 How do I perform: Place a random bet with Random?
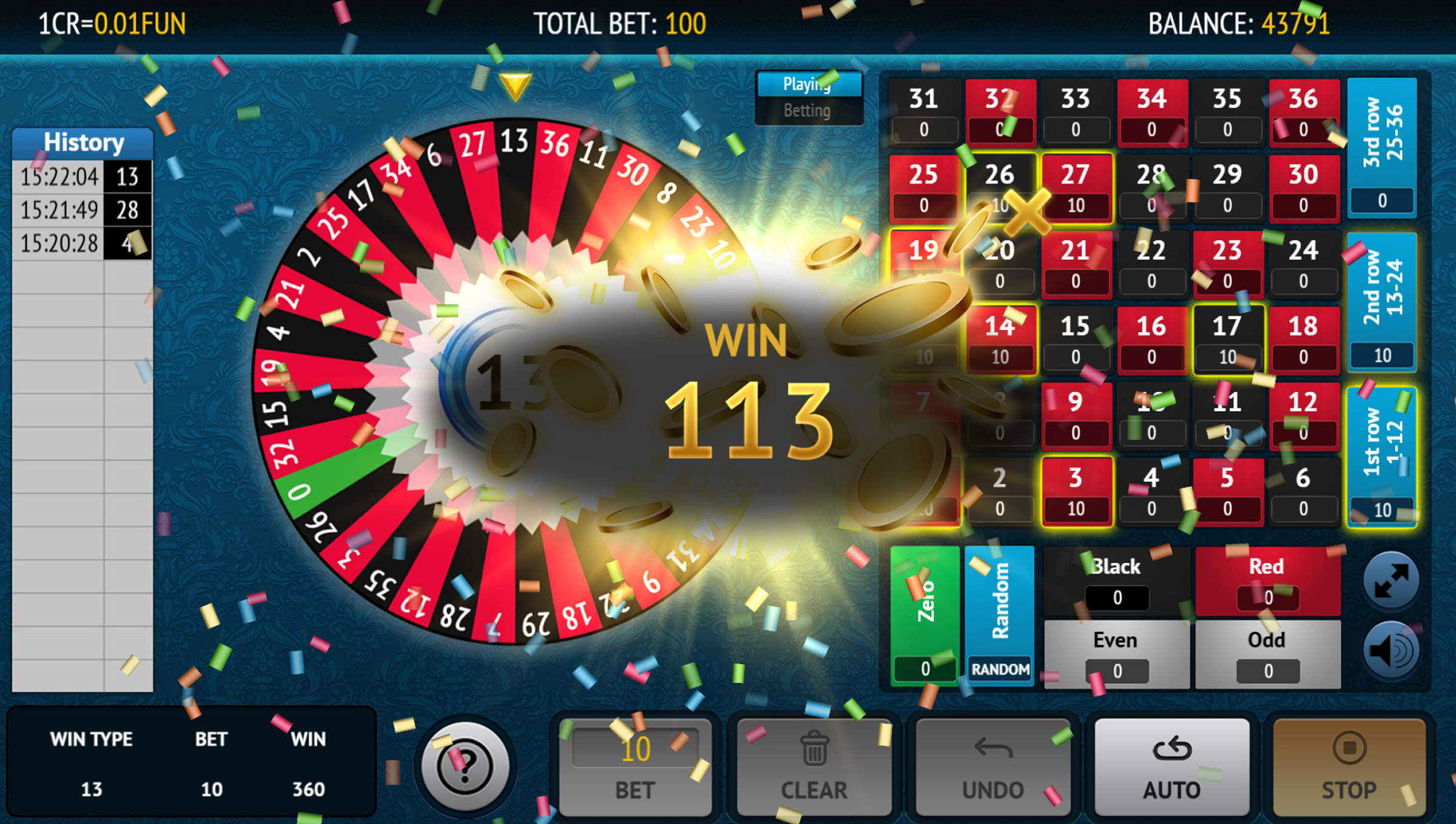point(999,615)
